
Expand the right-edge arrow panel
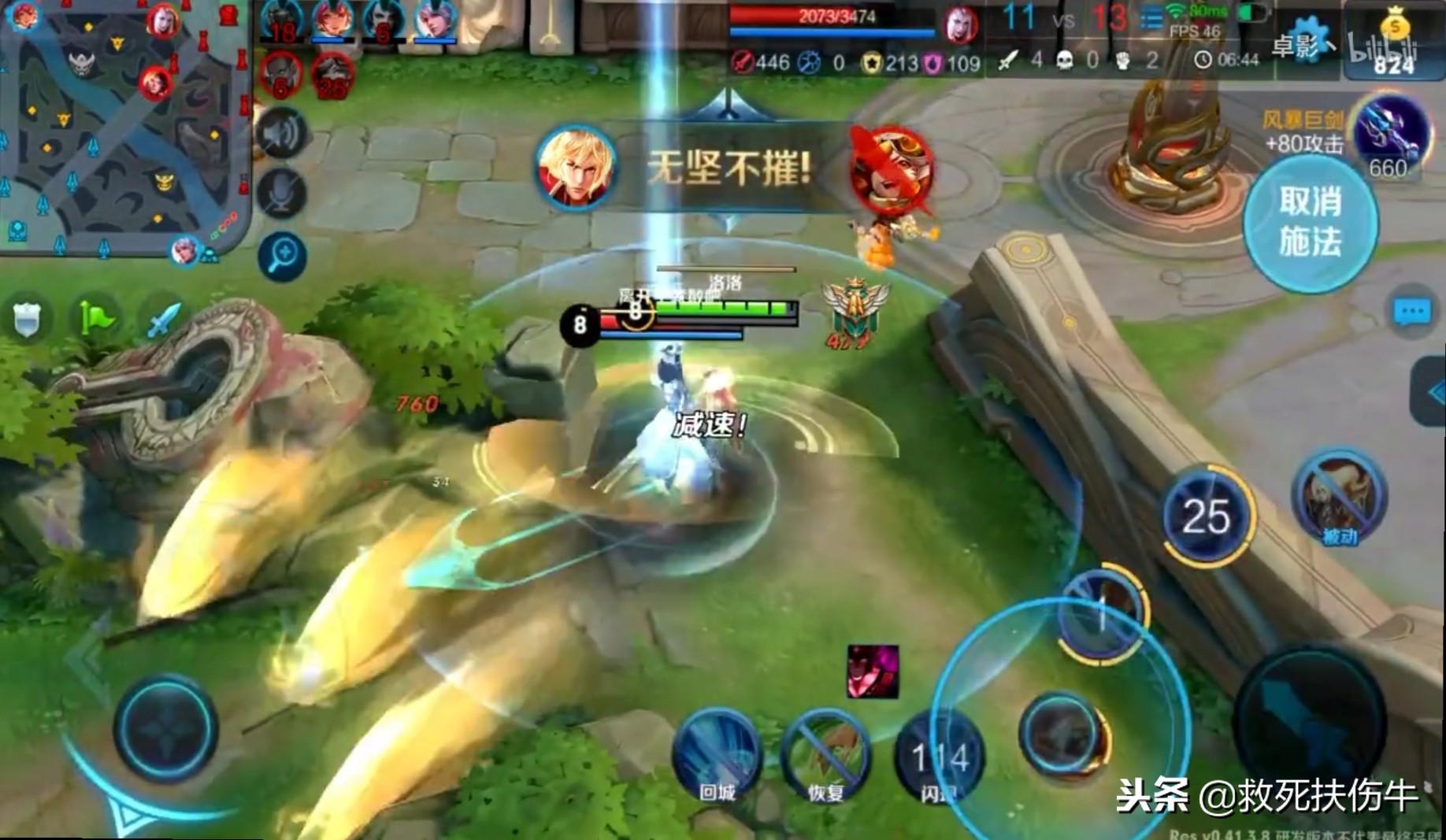click(1432, 392)
